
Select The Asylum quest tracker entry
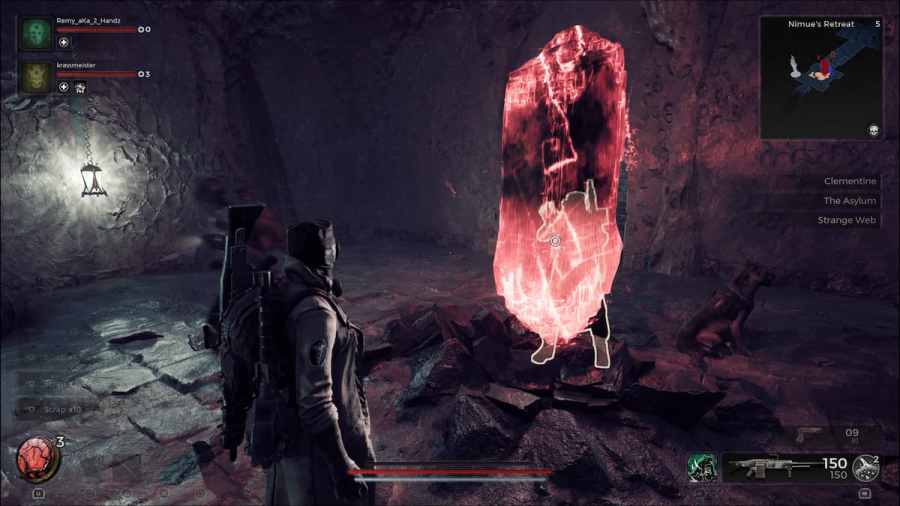tap(849, 201)
